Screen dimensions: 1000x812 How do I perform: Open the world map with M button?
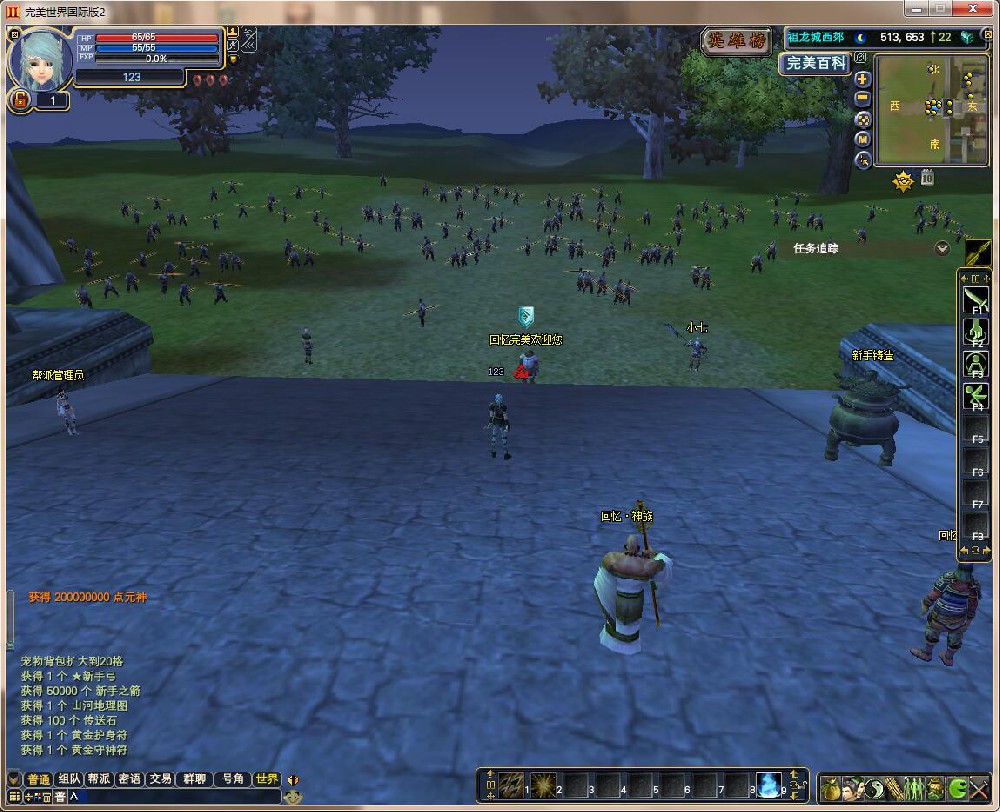[863, 139]
